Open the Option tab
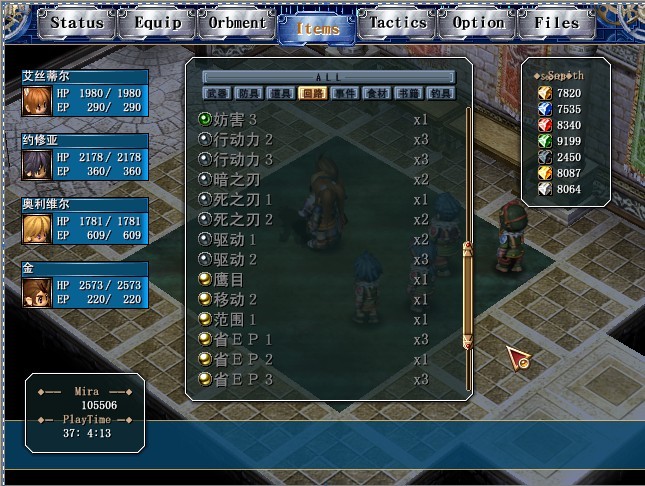 click(x=478, y=22)
